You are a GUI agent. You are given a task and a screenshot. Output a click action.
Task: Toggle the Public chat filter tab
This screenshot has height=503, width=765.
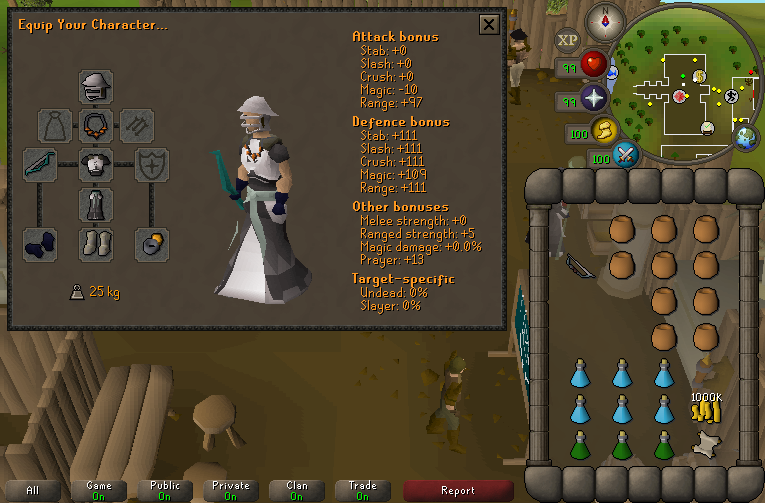point(165,490)
